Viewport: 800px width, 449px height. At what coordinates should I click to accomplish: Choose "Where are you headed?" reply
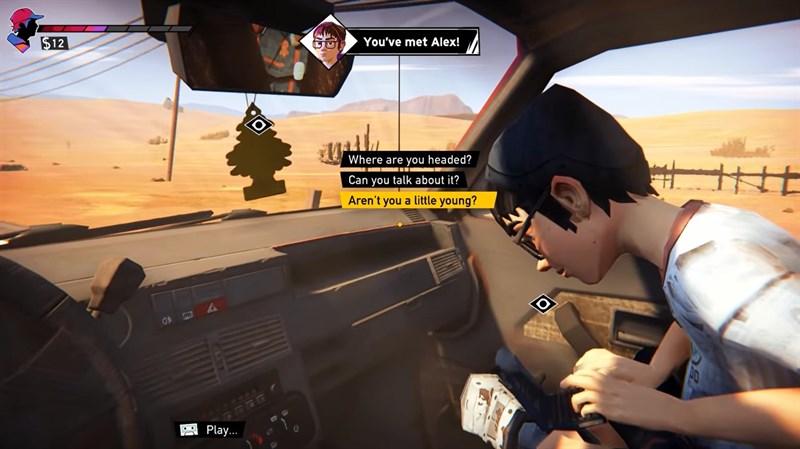point(410,159)
